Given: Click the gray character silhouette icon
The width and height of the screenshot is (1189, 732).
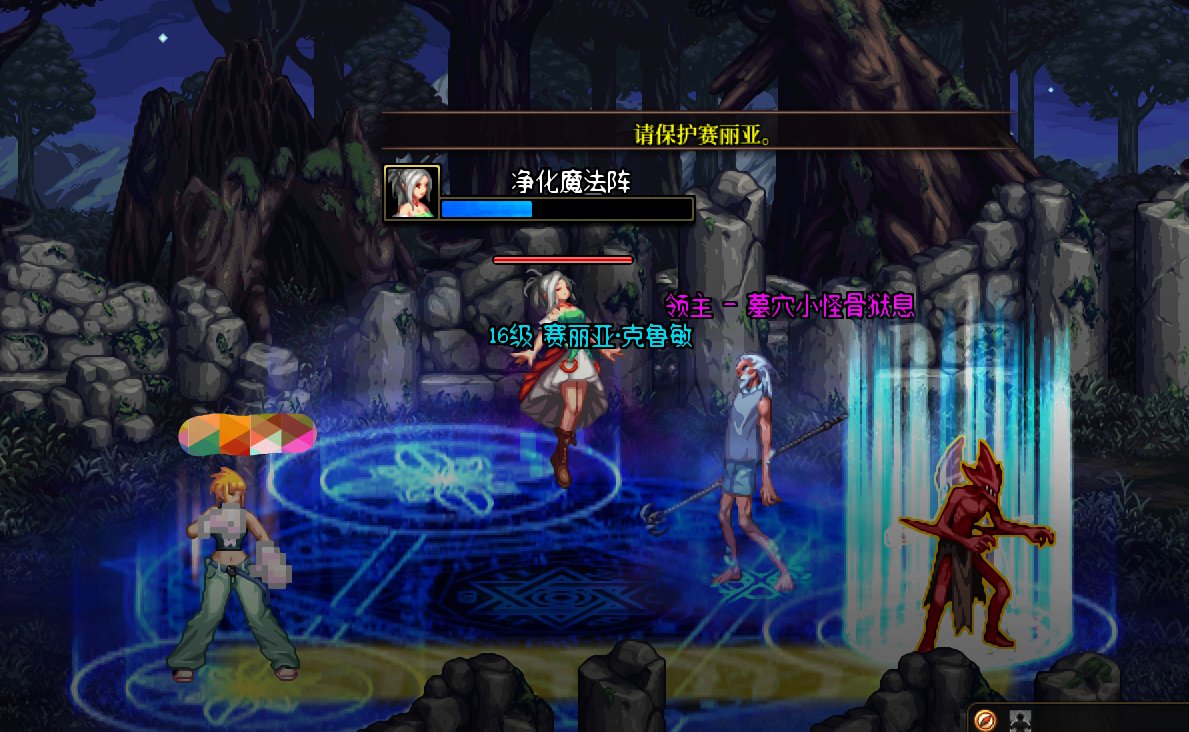Looking at the screenshot, I should click(1019, 719).
